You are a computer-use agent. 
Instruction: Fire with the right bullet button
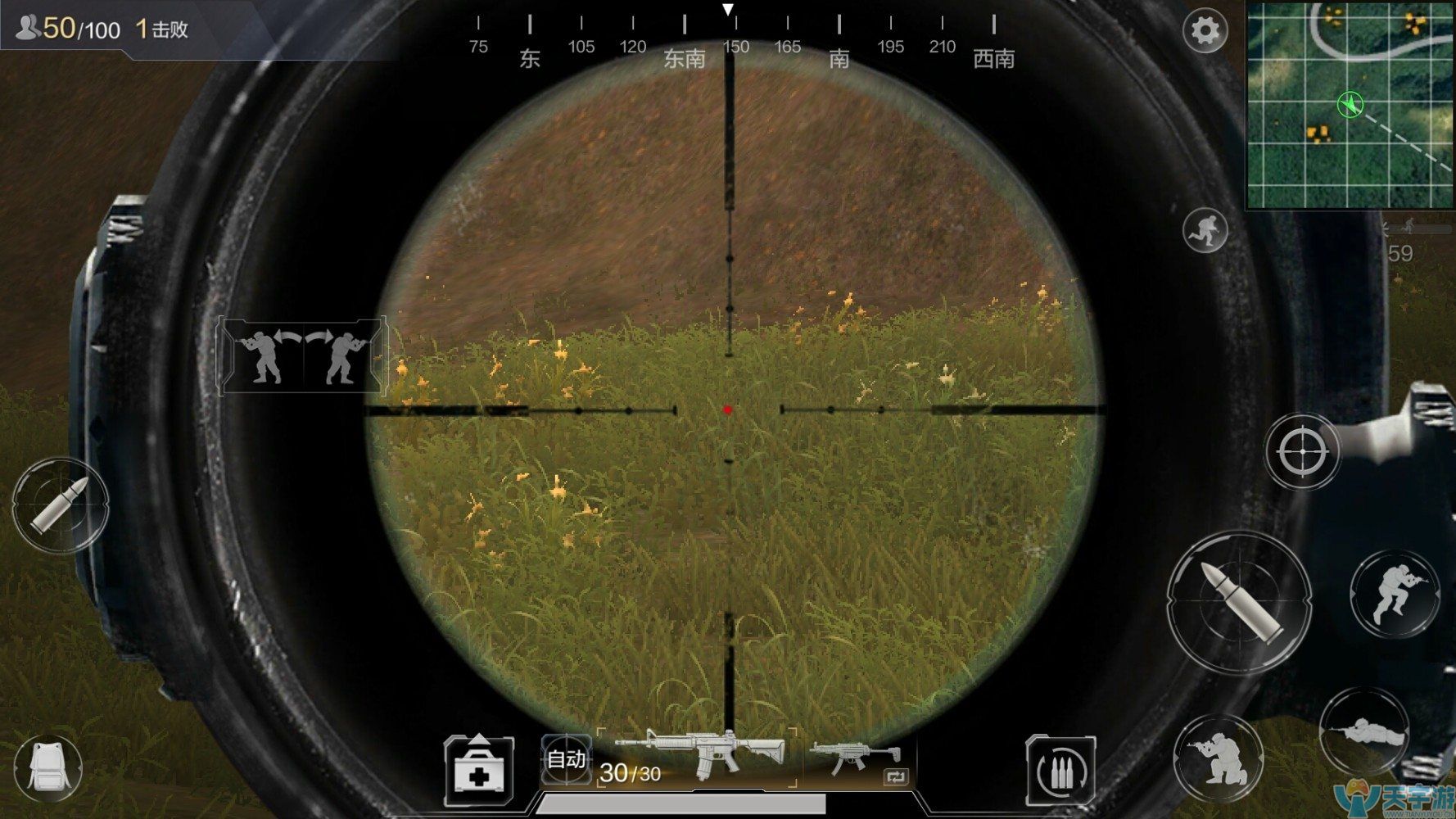pos(1239,602)
